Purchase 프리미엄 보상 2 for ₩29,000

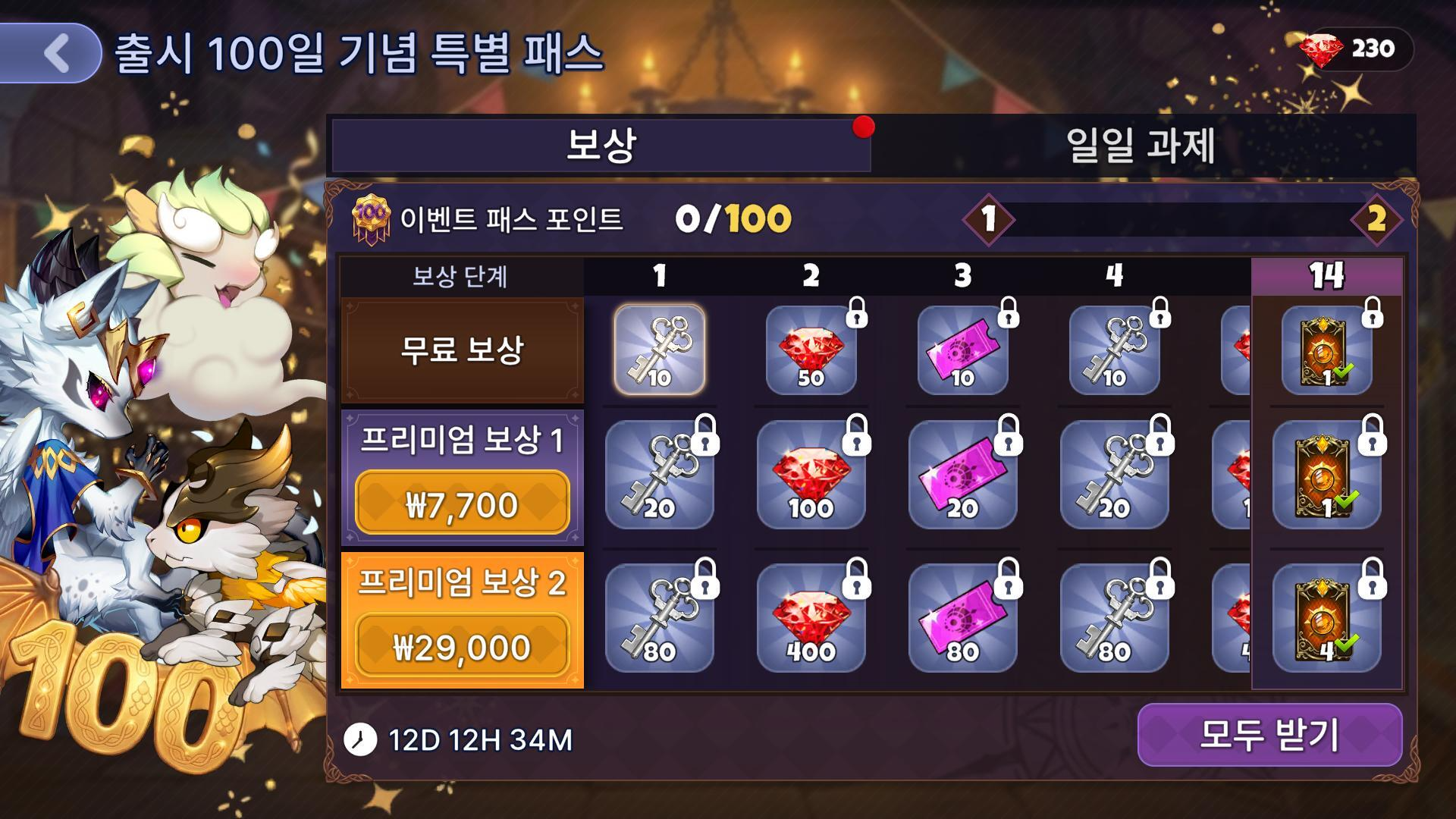pyautogui.click(x=462, y=646)
